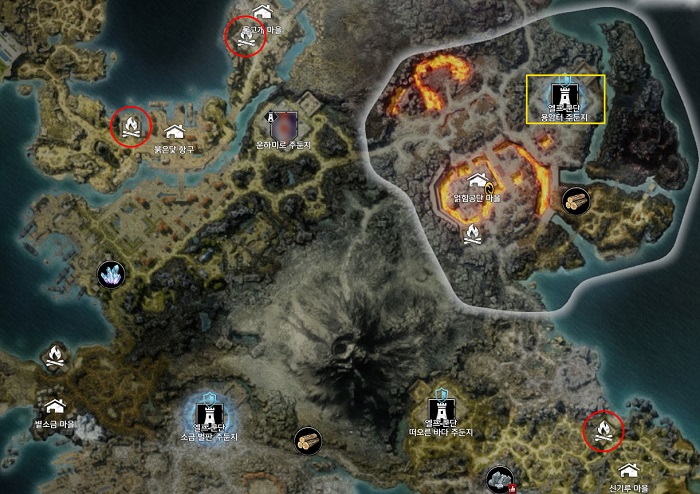Click the campfire marker beside 붉은닻 항구
Screen dimensions: 700x494
coord(131,125)
